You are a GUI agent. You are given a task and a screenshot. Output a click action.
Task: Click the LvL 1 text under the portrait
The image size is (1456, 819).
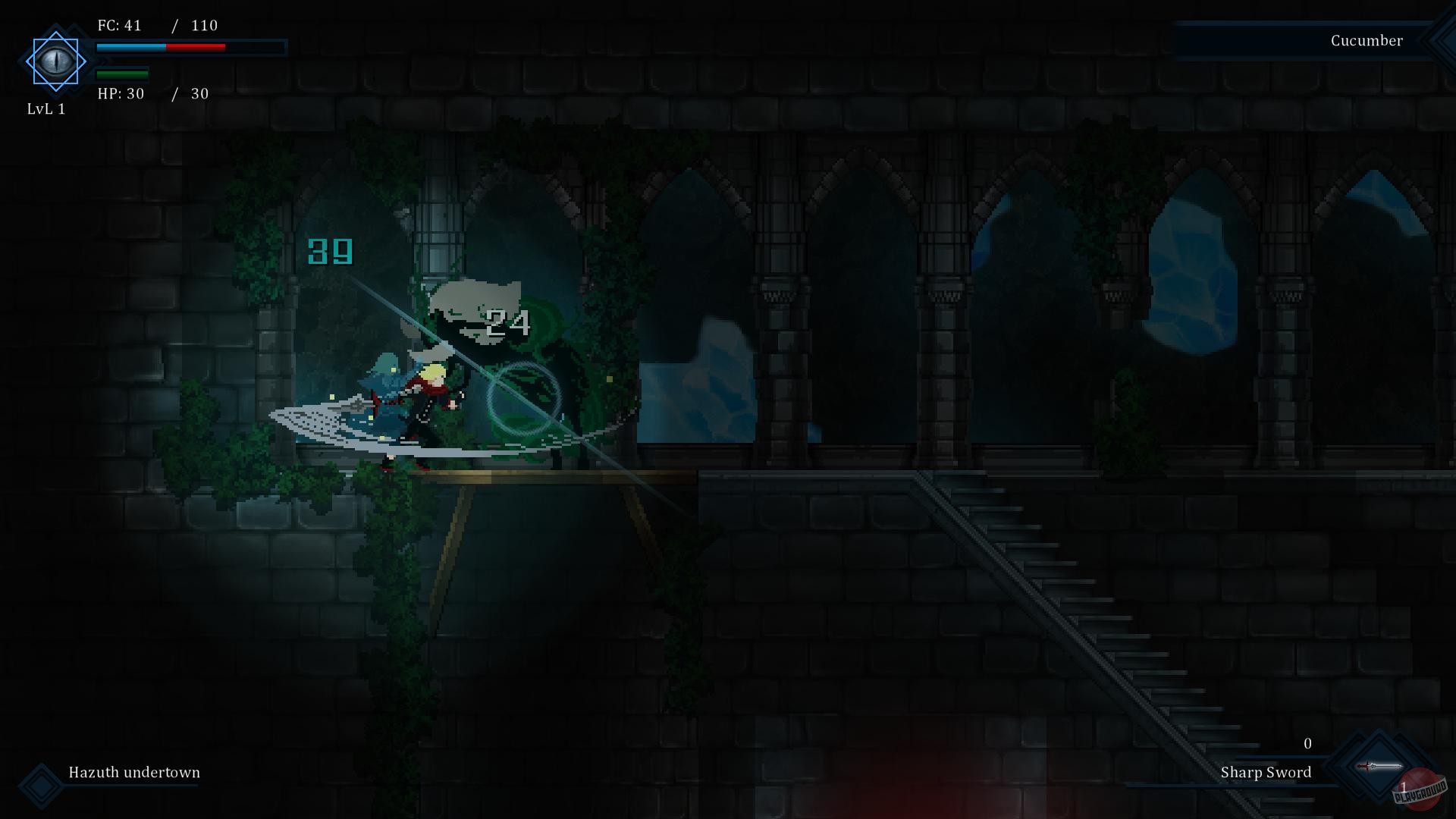click(46, 108)
